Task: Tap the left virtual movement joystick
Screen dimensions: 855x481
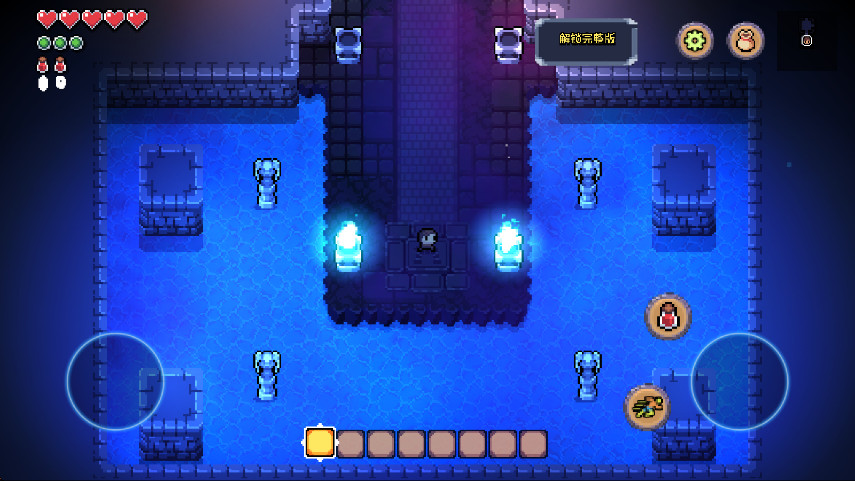Action: pos(115,381)
